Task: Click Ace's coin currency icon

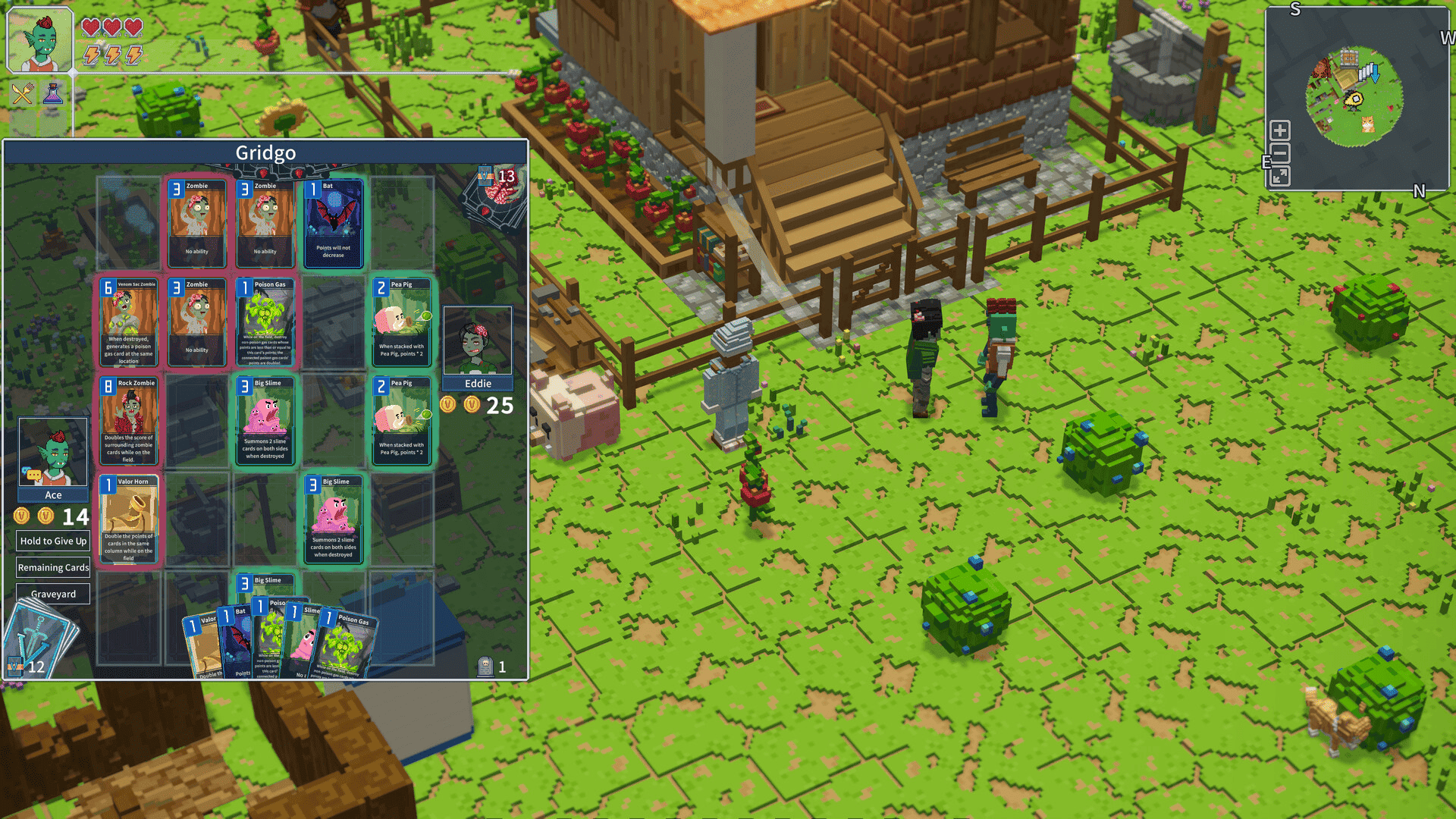Action: 22,516
